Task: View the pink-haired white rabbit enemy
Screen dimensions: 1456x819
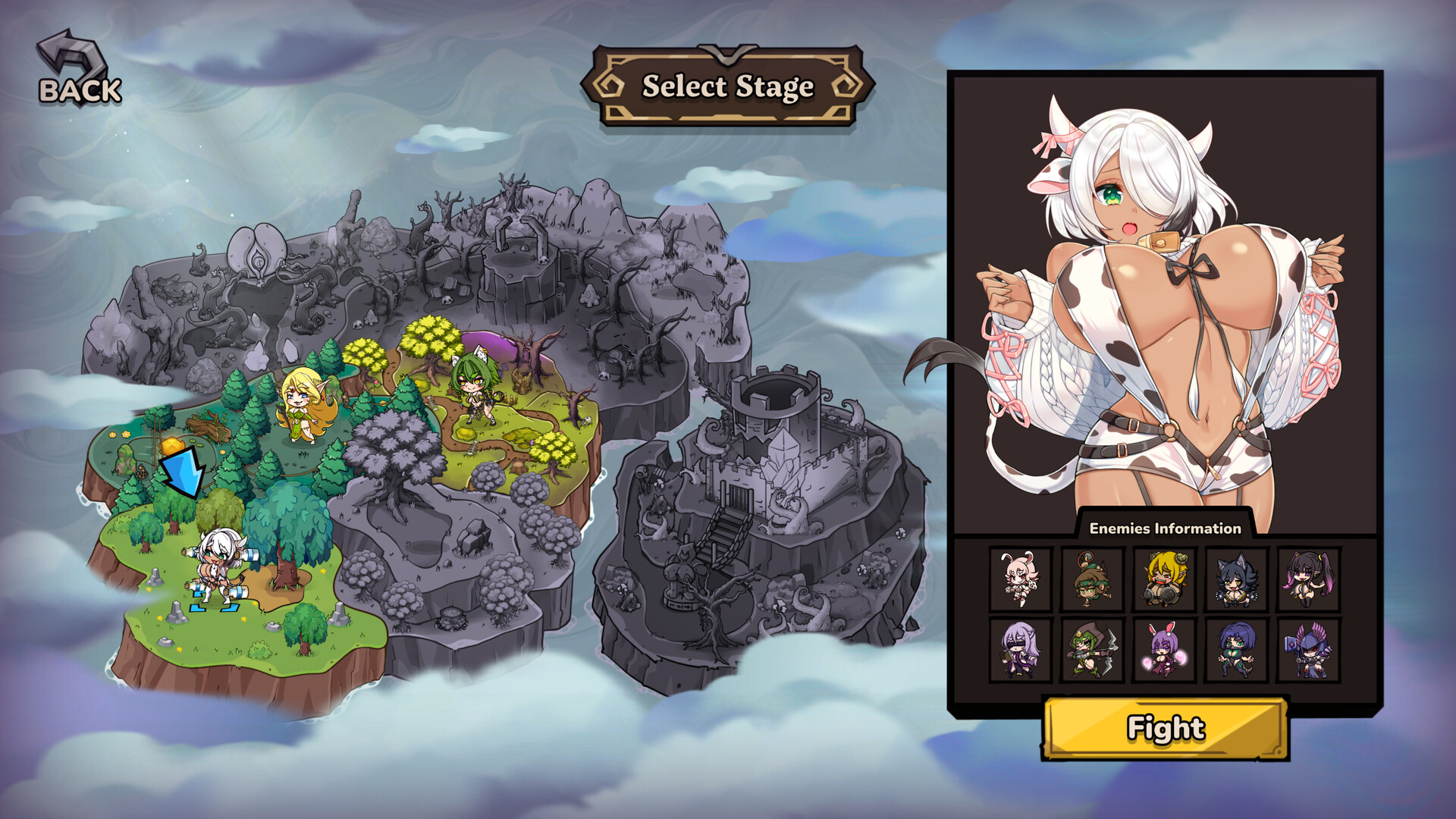Action: (1019, 579)
